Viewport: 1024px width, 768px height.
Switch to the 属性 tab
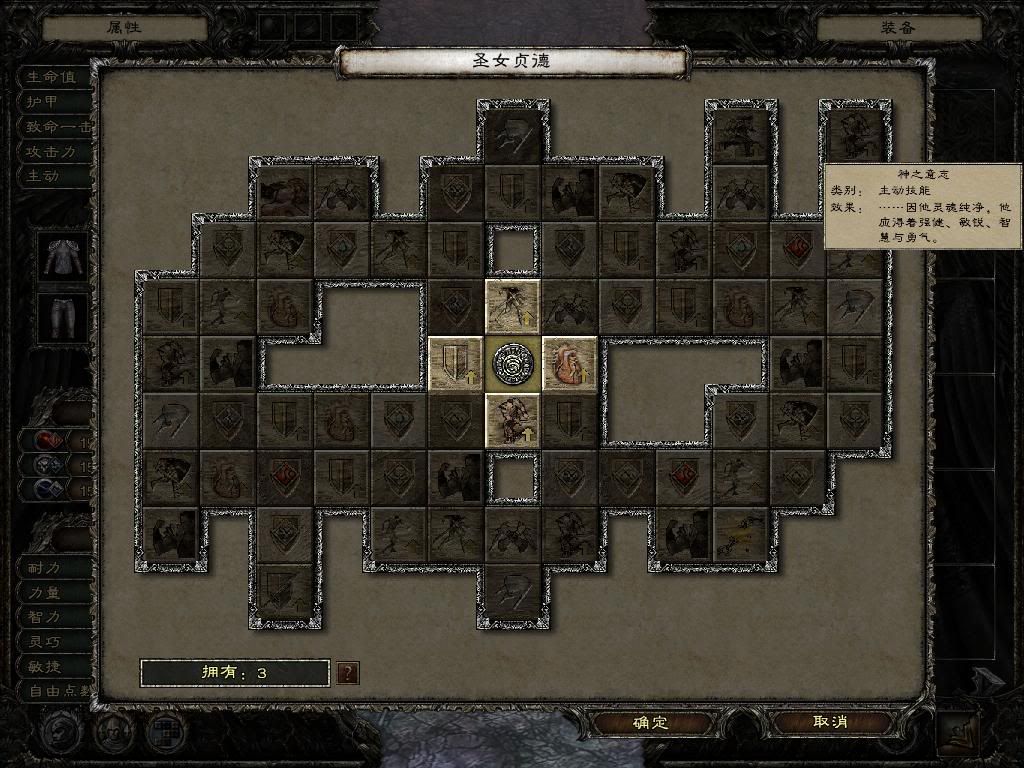coord(125,27)
